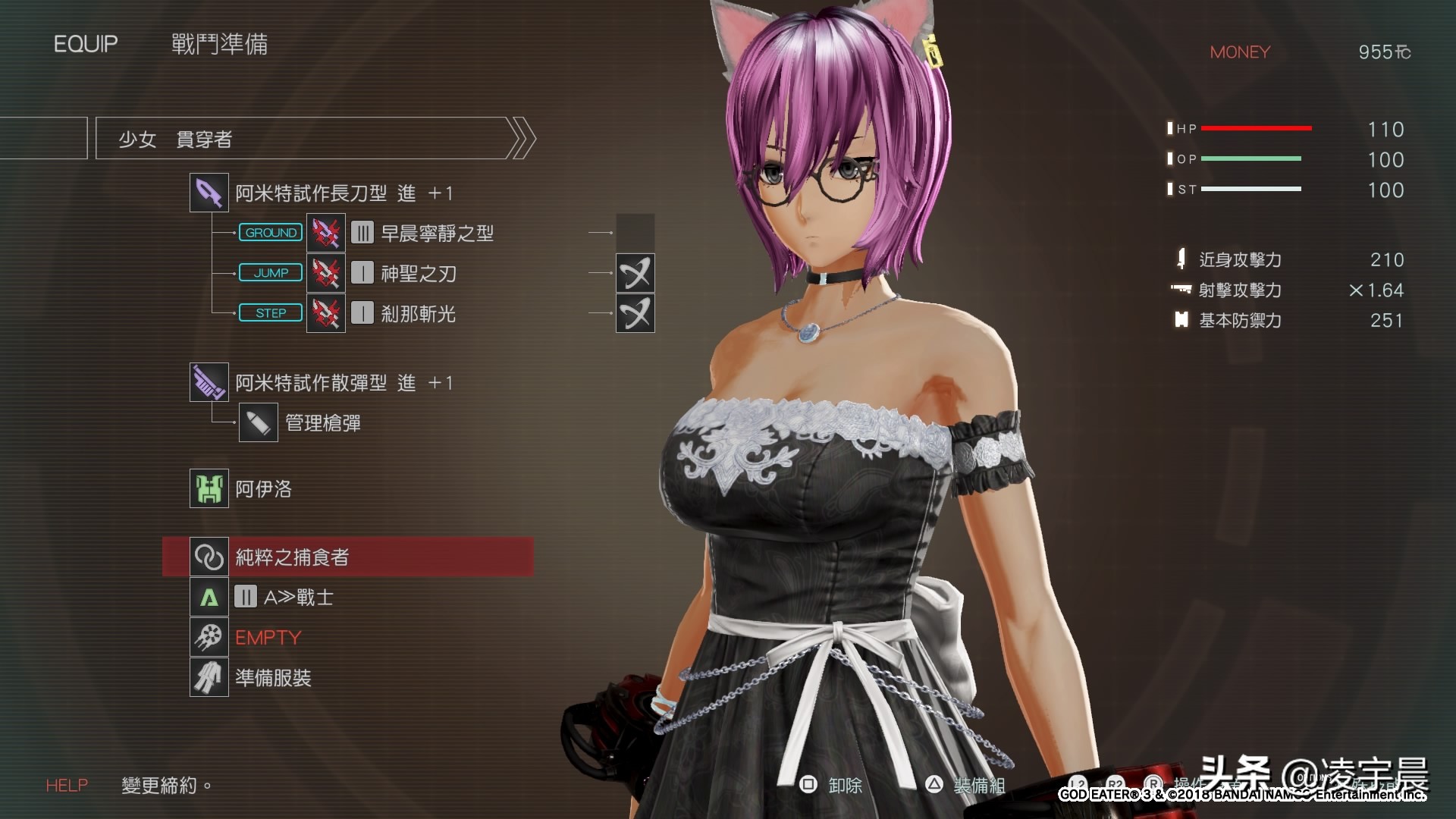Open 管理槍彈 bullet management
The image size is (1456, 819).
pos(322,423)
